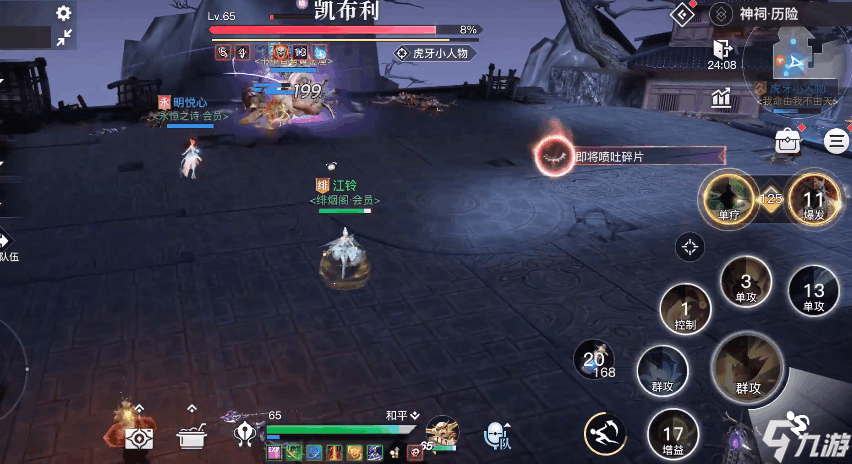Cast the large 群攻 main attack skill

[x=749, y=369]
